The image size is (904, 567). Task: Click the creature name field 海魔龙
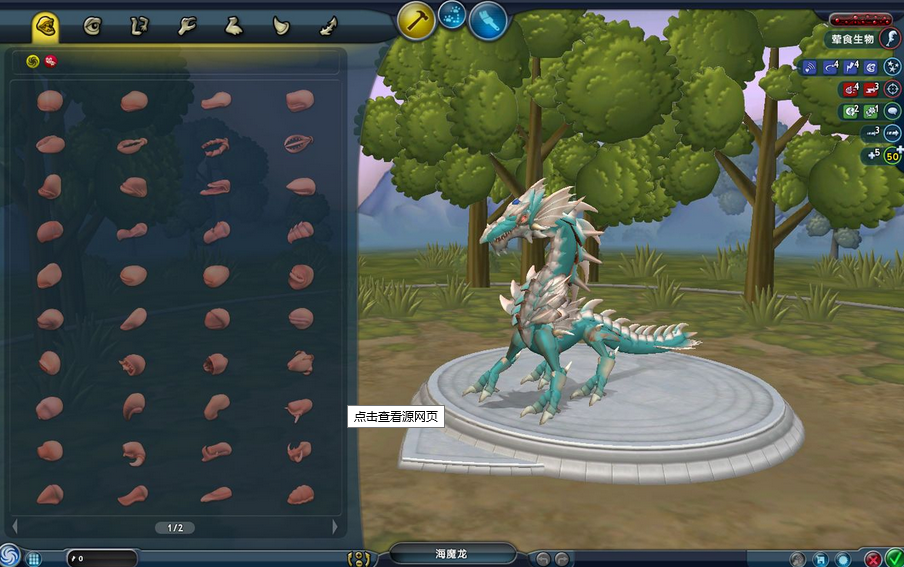pos(452,554)
